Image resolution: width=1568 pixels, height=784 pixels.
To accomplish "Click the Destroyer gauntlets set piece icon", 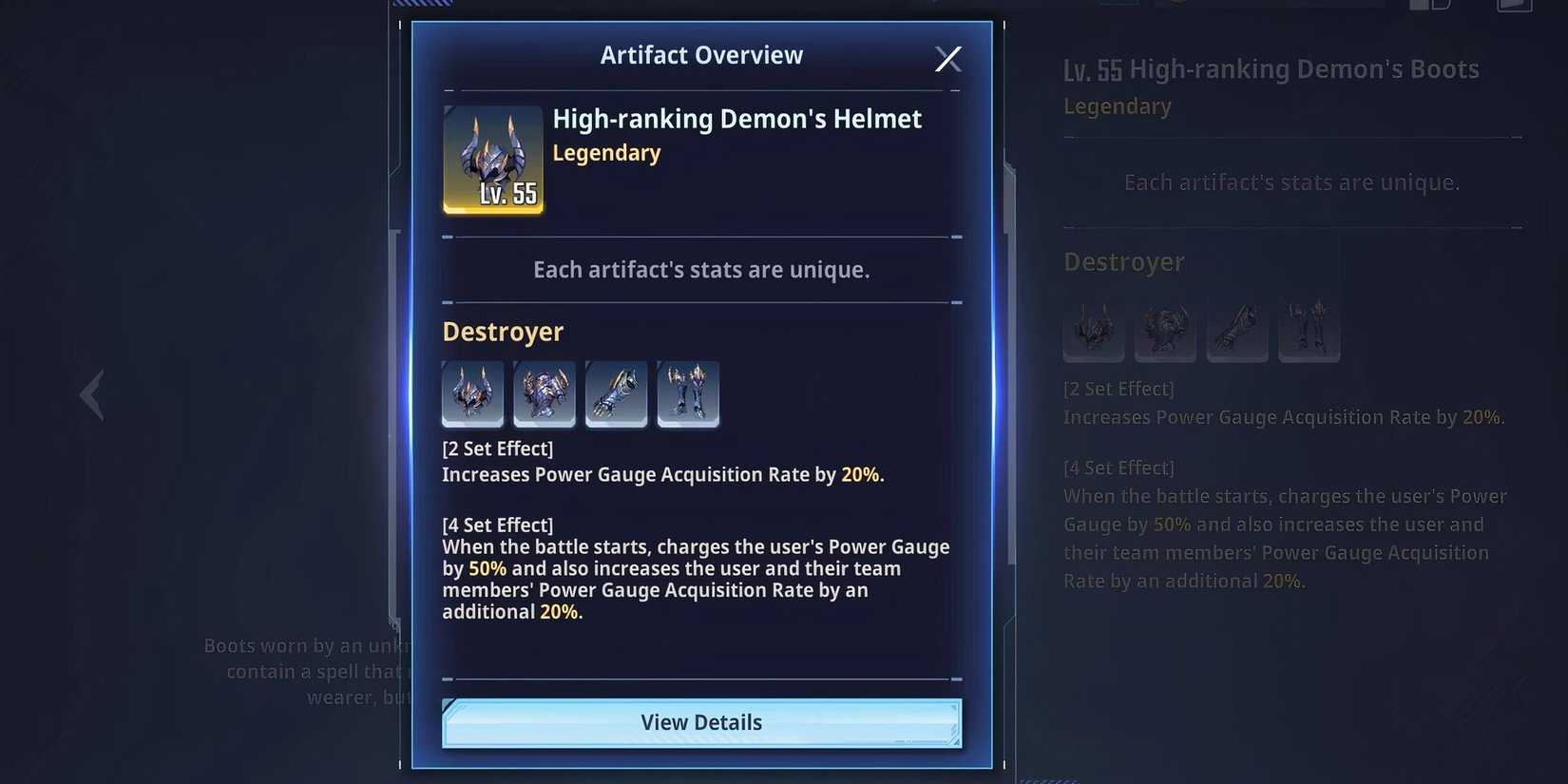I will 616,393.
